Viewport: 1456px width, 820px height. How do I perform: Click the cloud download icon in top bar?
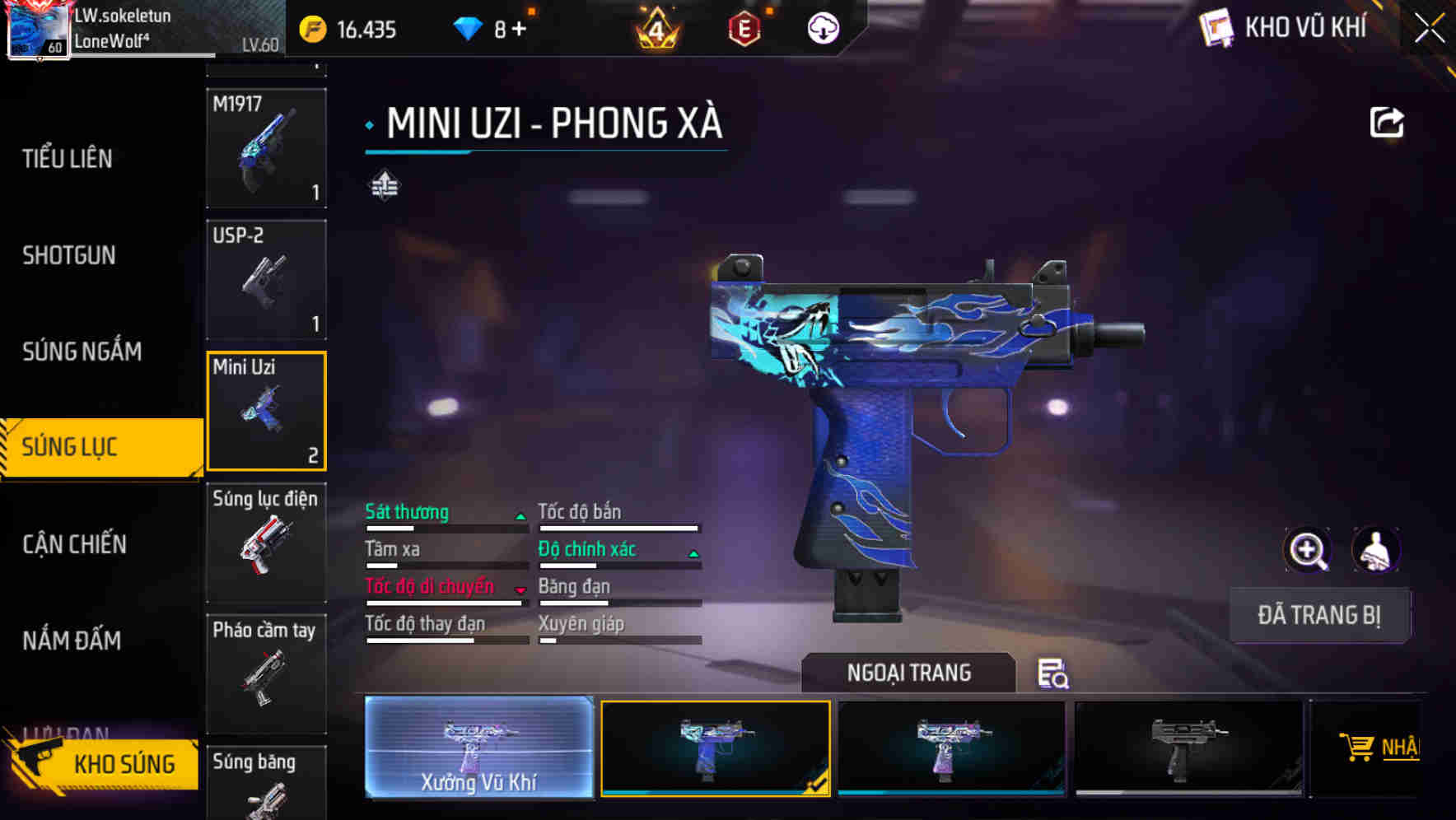pyautogui.click(x=823, y=27)
